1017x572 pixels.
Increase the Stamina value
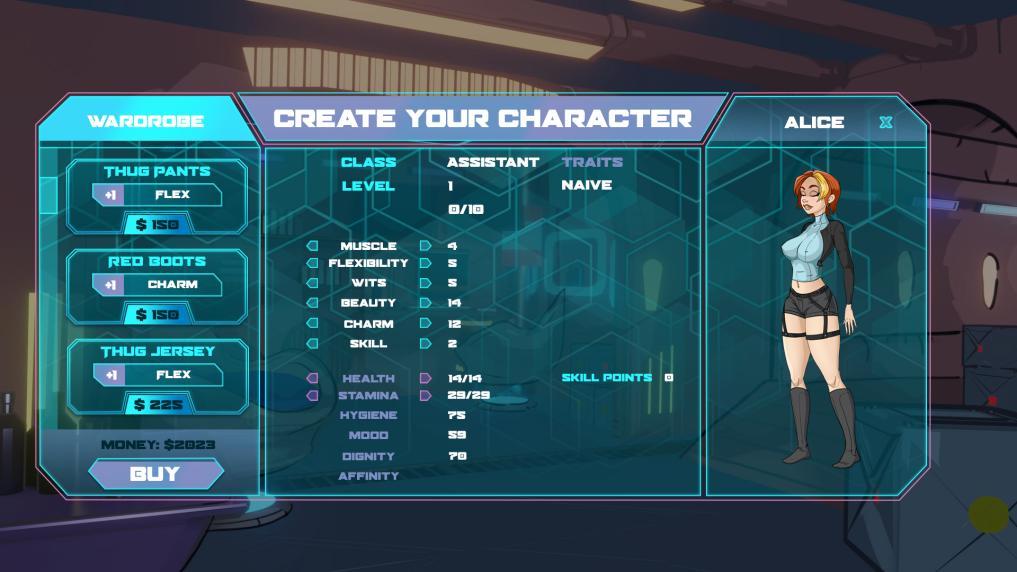click(x=426, y=396)
